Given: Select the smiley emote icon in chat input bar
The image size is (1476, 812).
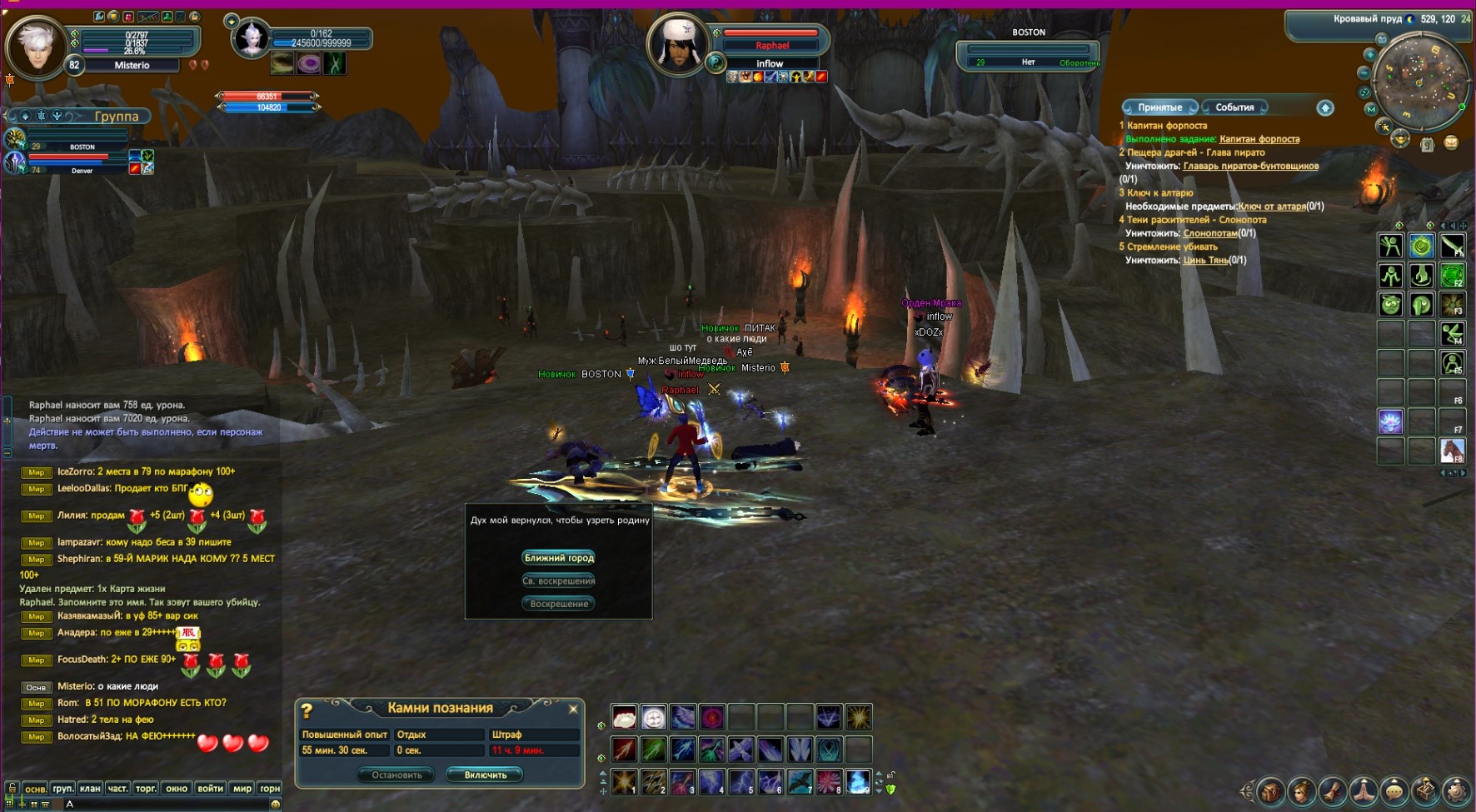Looking at the screenshot, I should point(276,804).
